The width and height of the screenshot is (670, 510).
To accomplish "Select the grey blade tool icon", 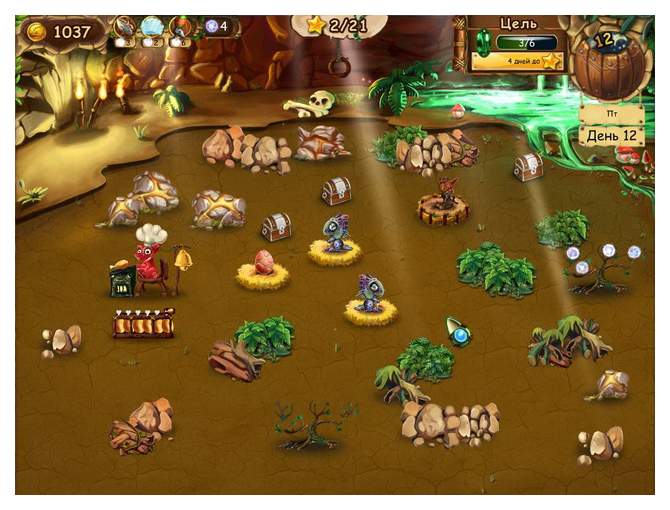I will pyautogui.click(x=125, y=28).
